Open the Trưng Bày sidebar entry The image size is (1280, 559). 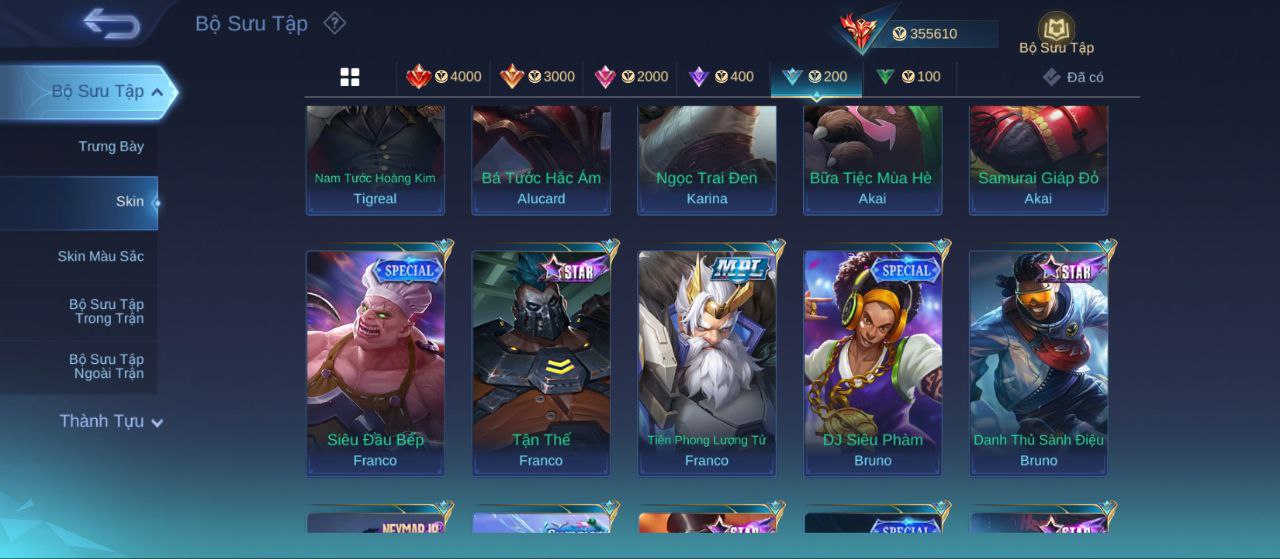pyautogui.click(x=111, y=146)
